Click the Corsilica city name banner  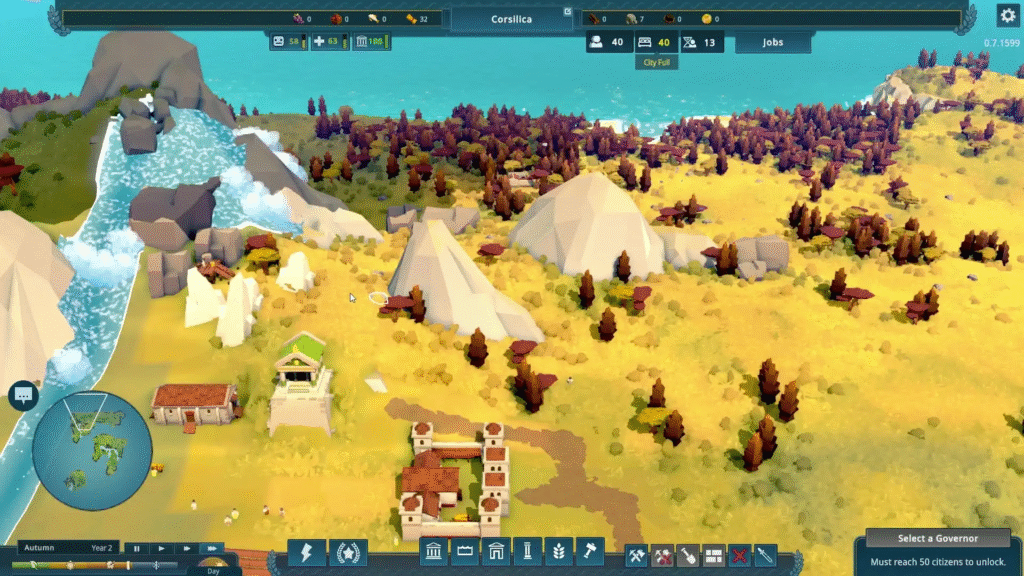coord(511,19)
